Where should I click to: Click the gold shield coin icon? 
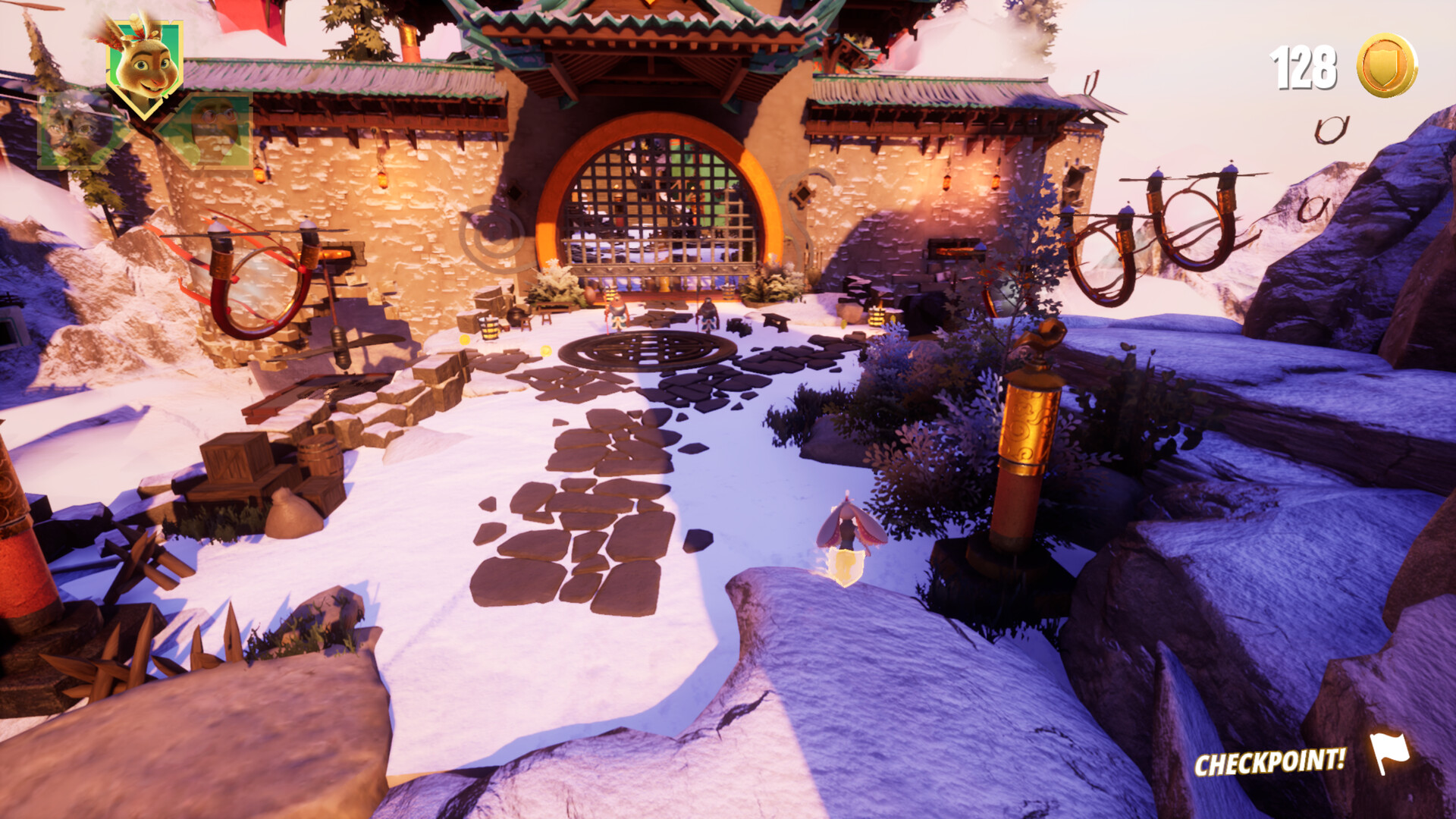click(x=1387, y=65)
